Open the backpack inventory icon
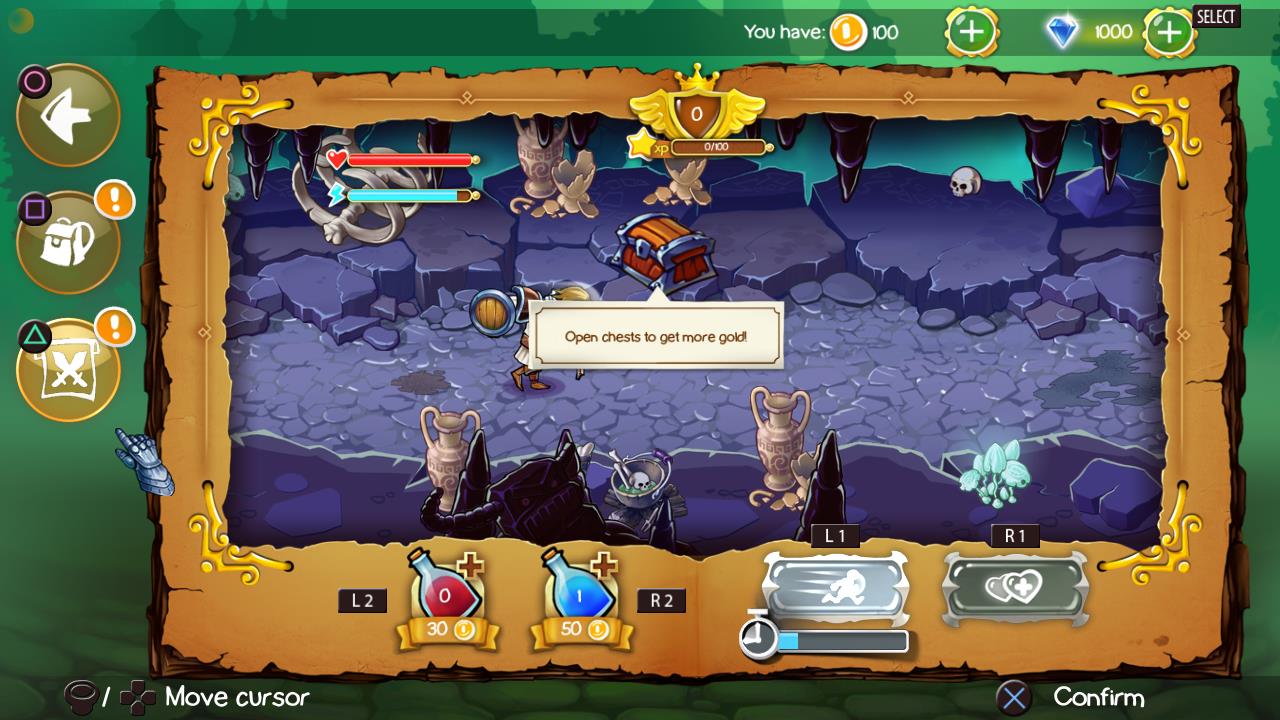The width and height of the screenshot is (1280, 720). pyautogui.click(x=67, y=240)
